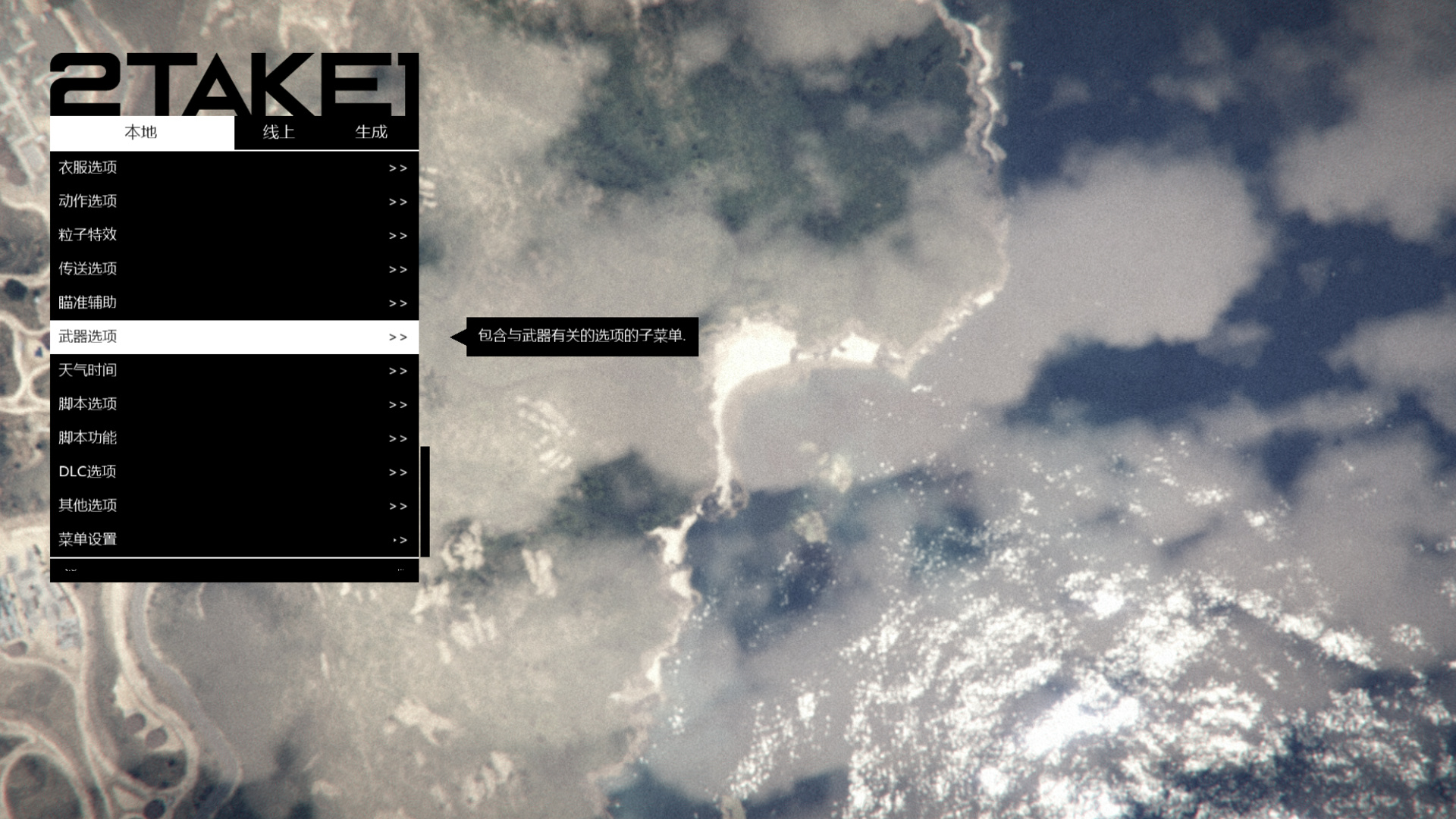Screen dimensions: 1456x819
Task: Switch to the 本地 tab
Action: (x=142, y=133)
